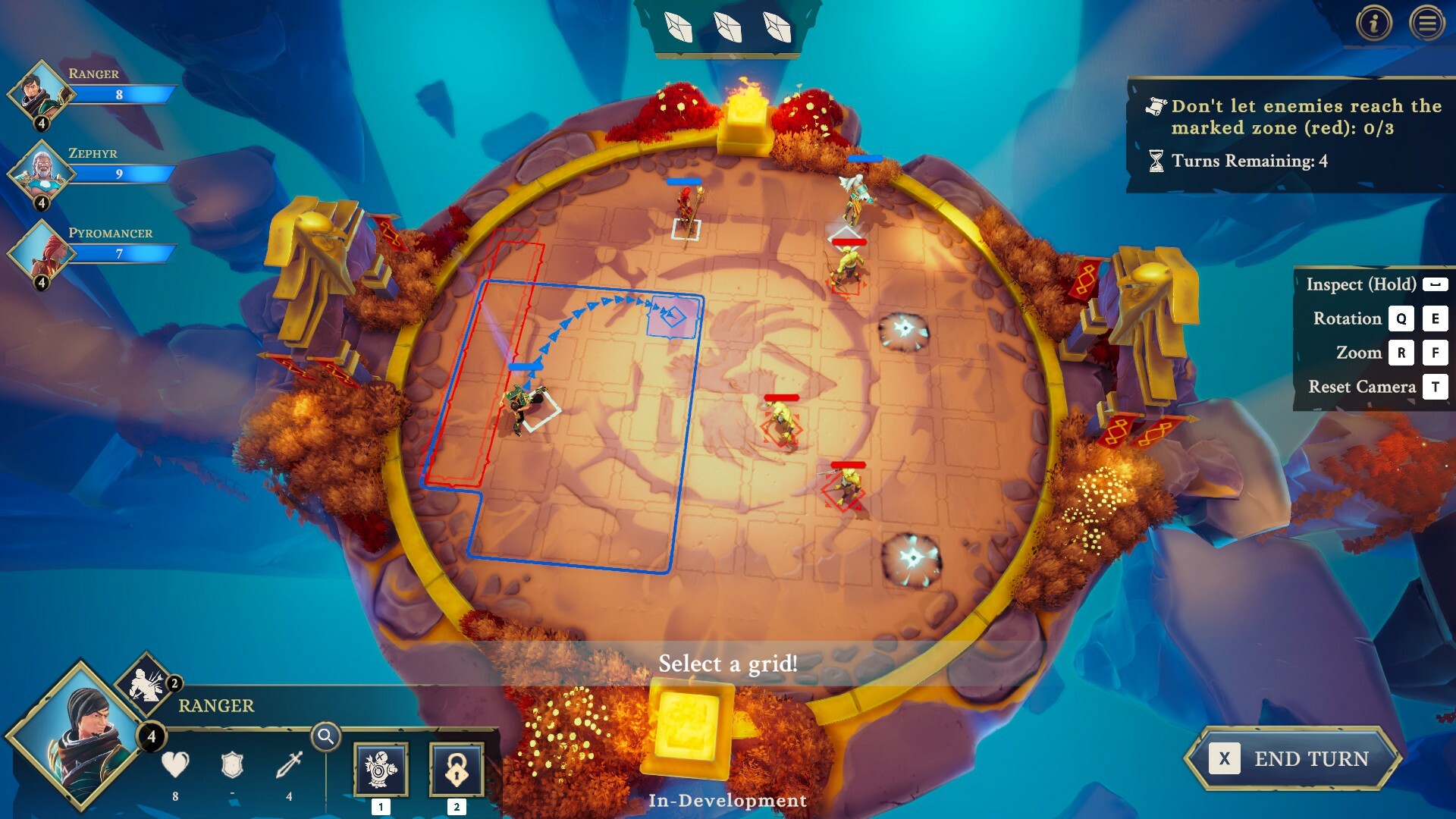Click the magnifying glass inspect icon
The height and width of the screenshot is (819, 1456).
326,736
